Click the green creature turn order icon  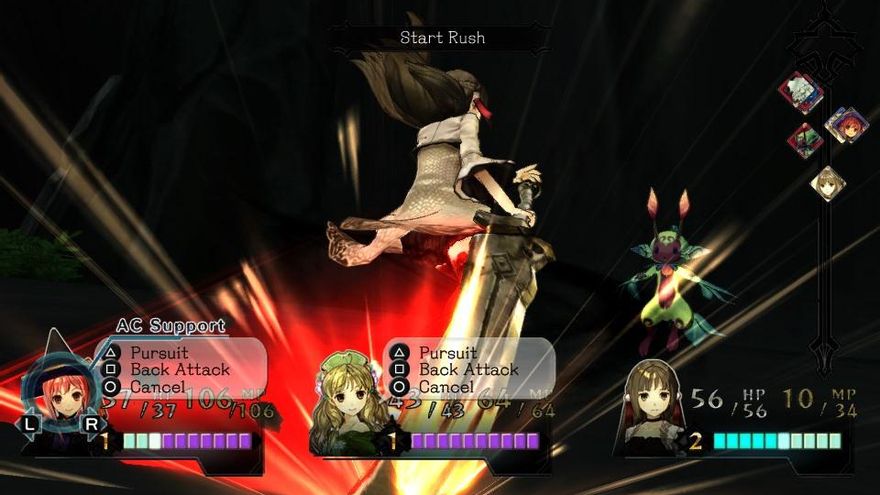pos(805,140)
